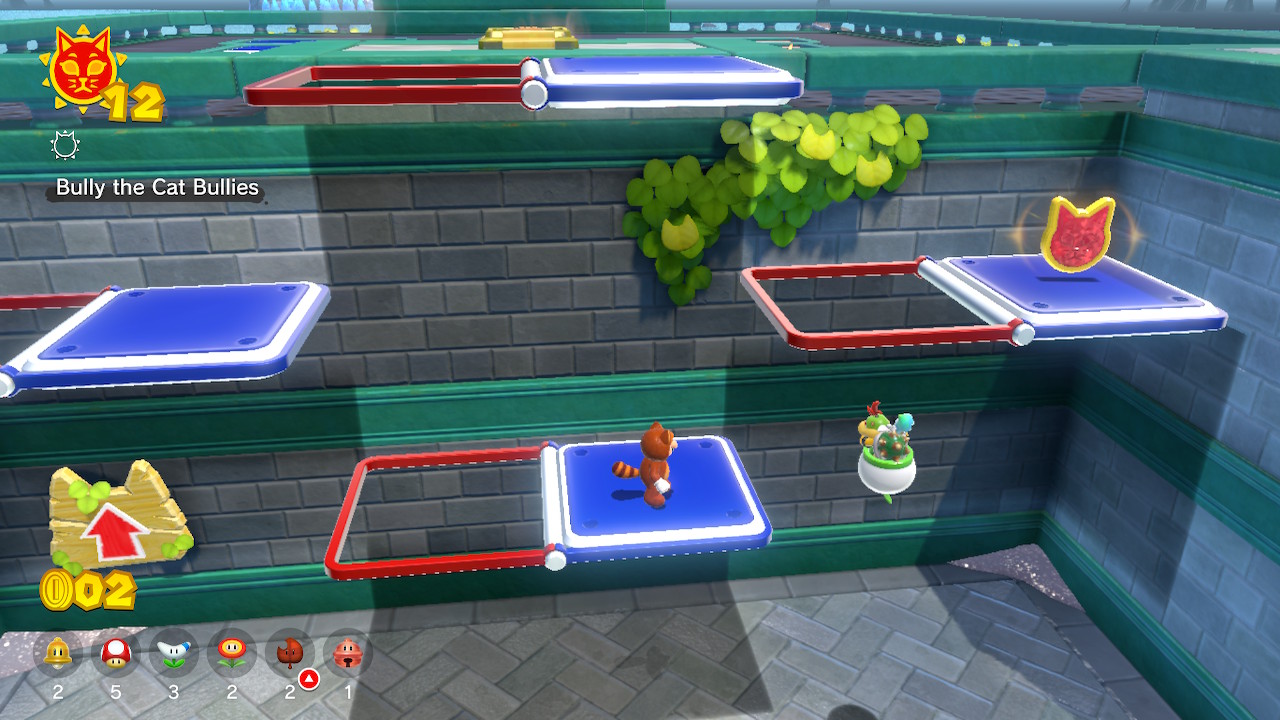Select the Super Bell reserve item
The height and width of the screenshot is (720, 1280).
coord(58,655)
